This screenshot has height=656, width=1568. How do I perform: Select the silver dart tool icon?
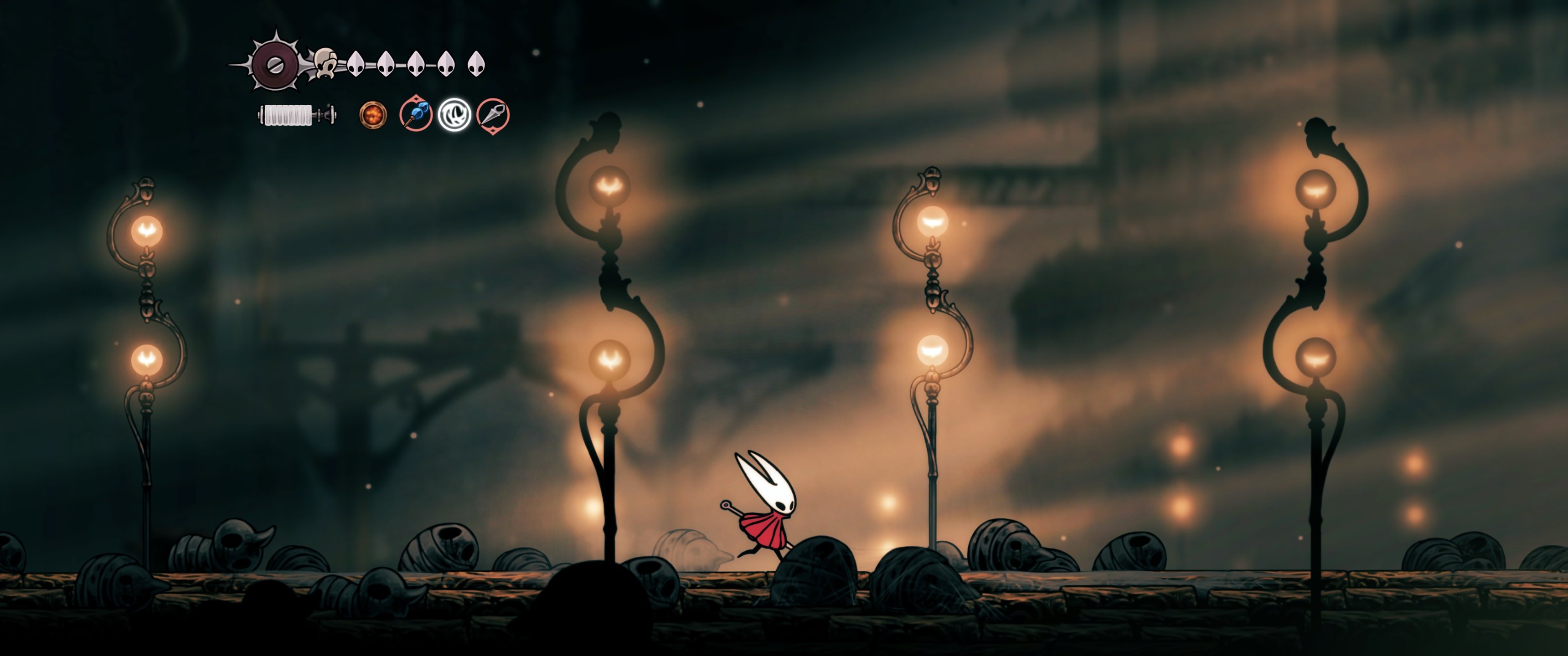tap(492, 114)
